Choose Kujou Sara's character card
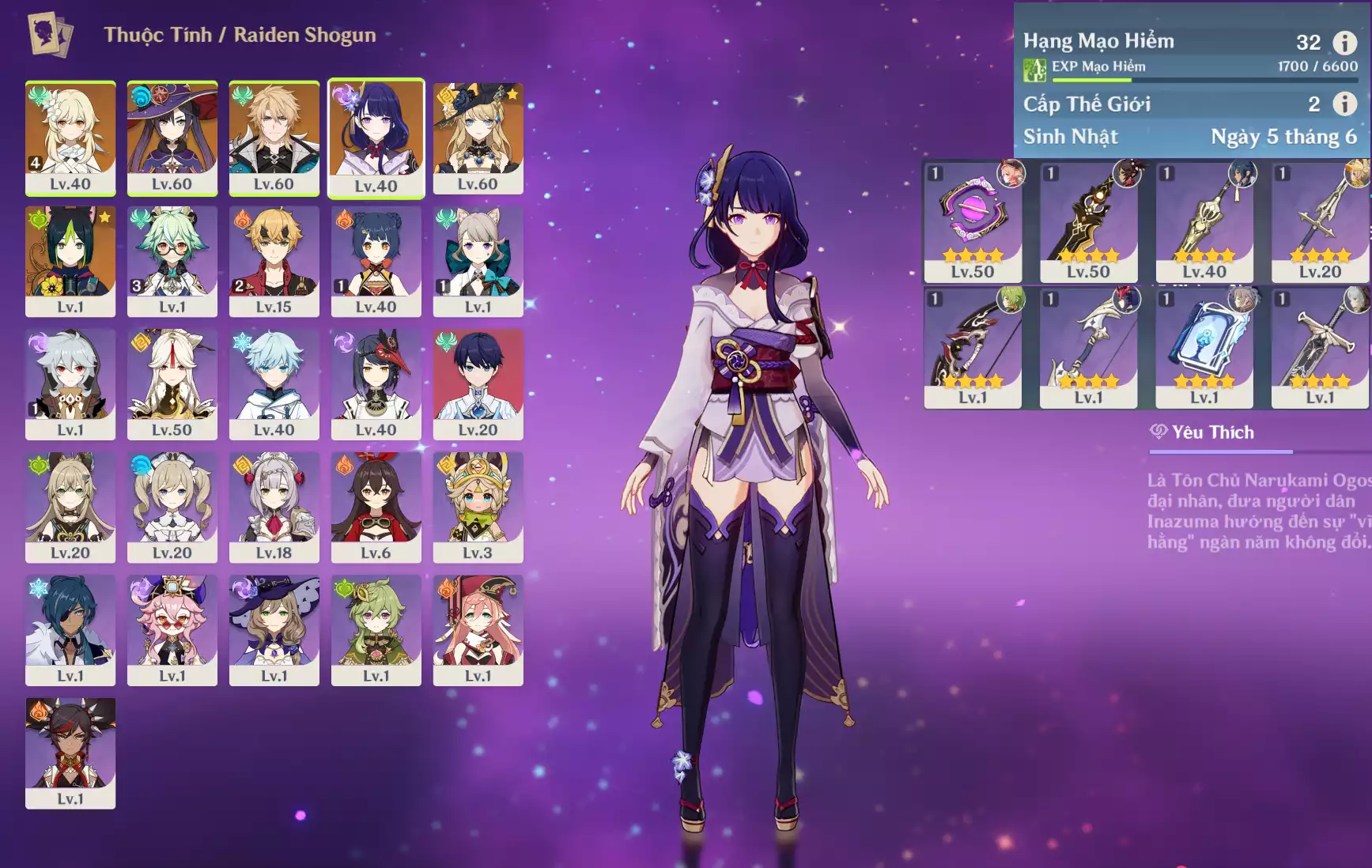Image resolution: width=1372 pixels, height=868 pixels. click(376, 384)
